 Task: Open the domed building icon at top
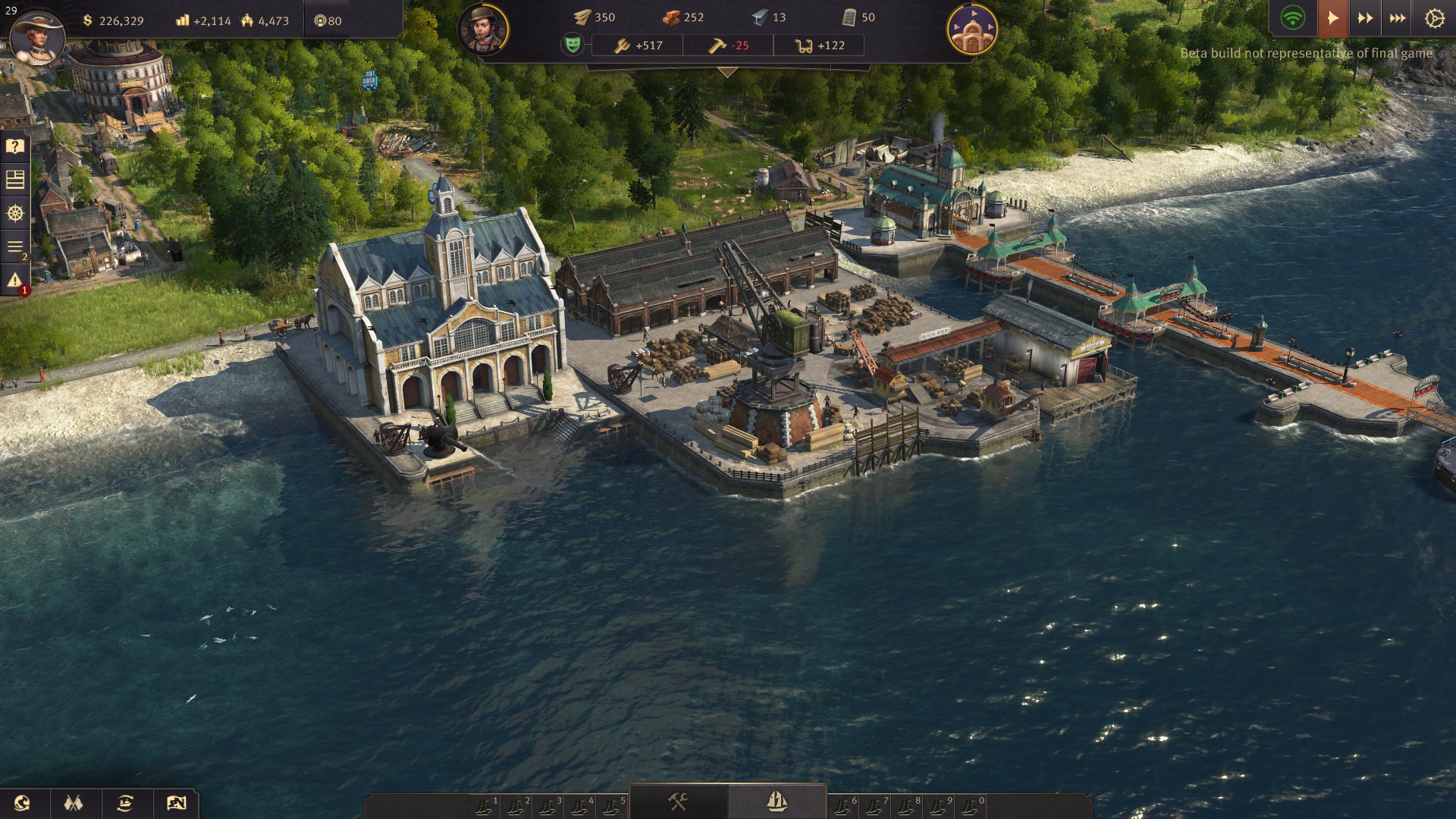972,30
